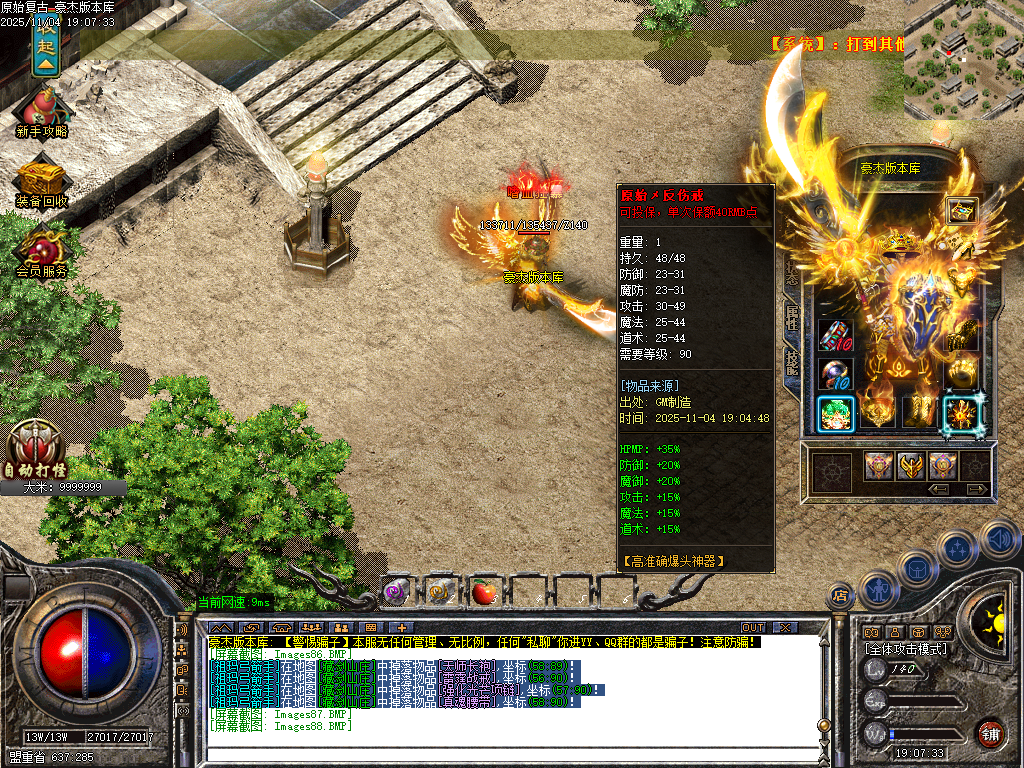Click the treasure chest icon in character panel
1024x768 pixels.
[x=962, y=211]
